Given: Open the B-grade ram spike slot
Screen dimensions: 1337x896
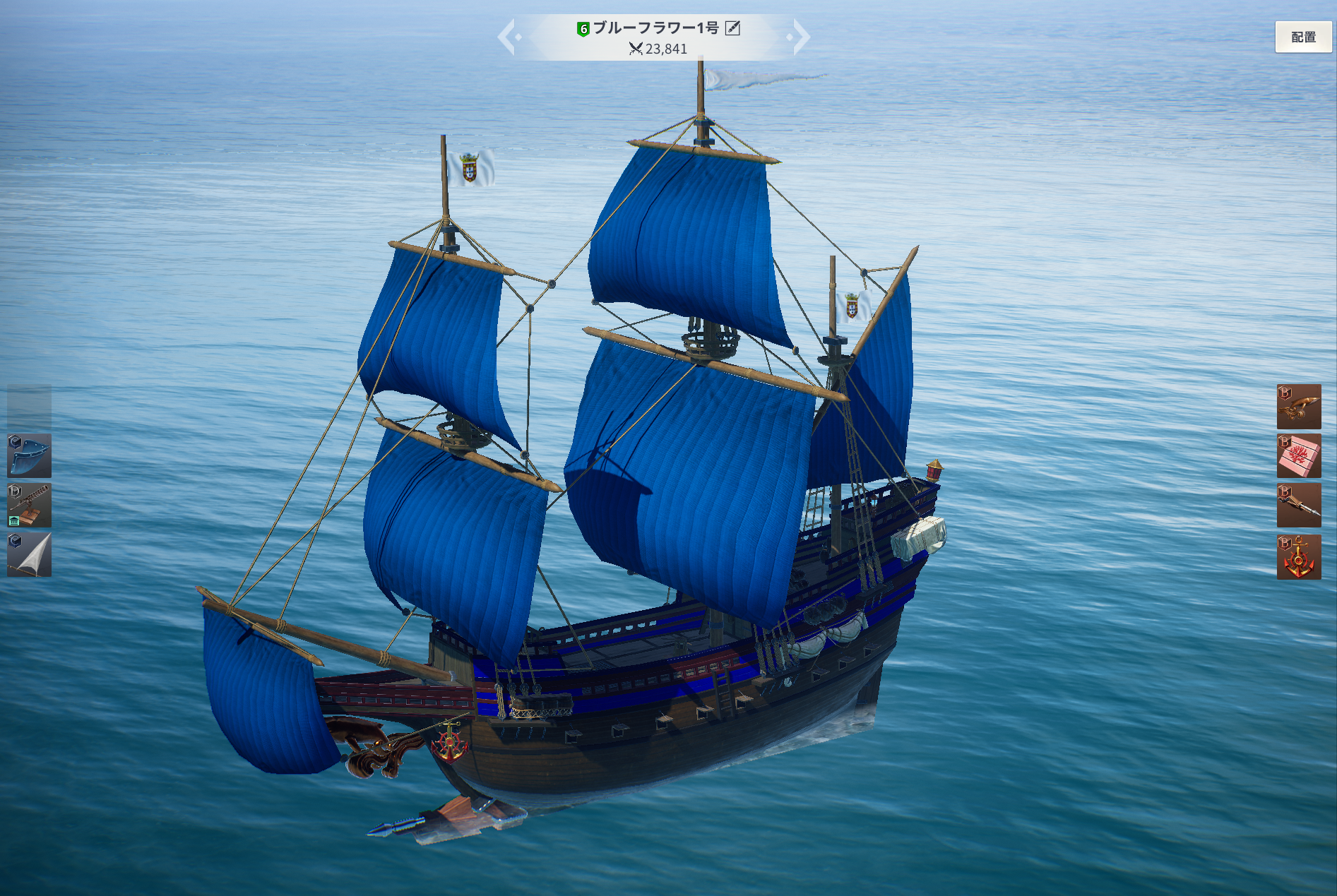Looking at the screenshot, I should [x=1298, y=506].
